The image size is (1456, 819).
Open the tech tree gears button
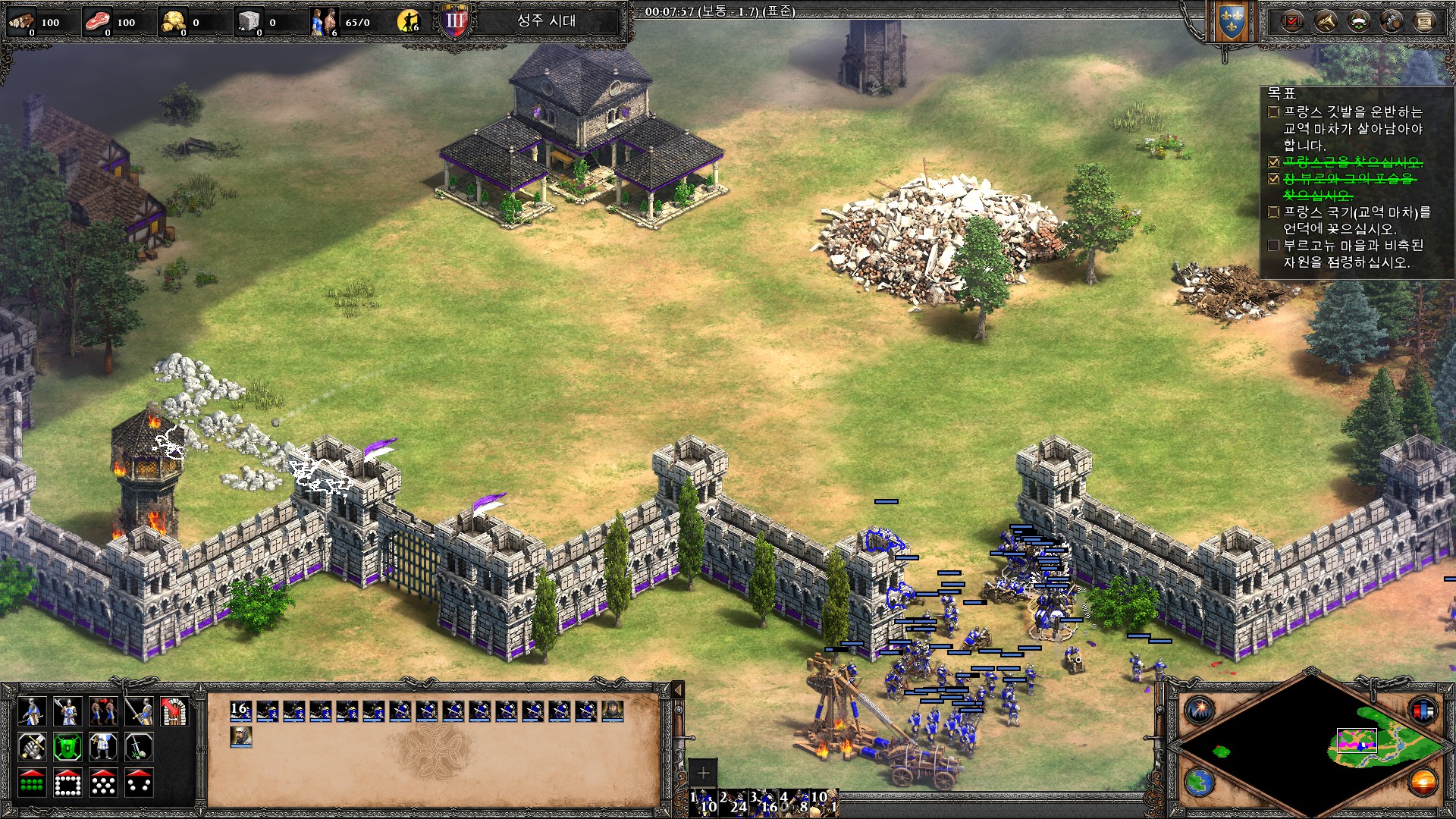click(1392, 22)
